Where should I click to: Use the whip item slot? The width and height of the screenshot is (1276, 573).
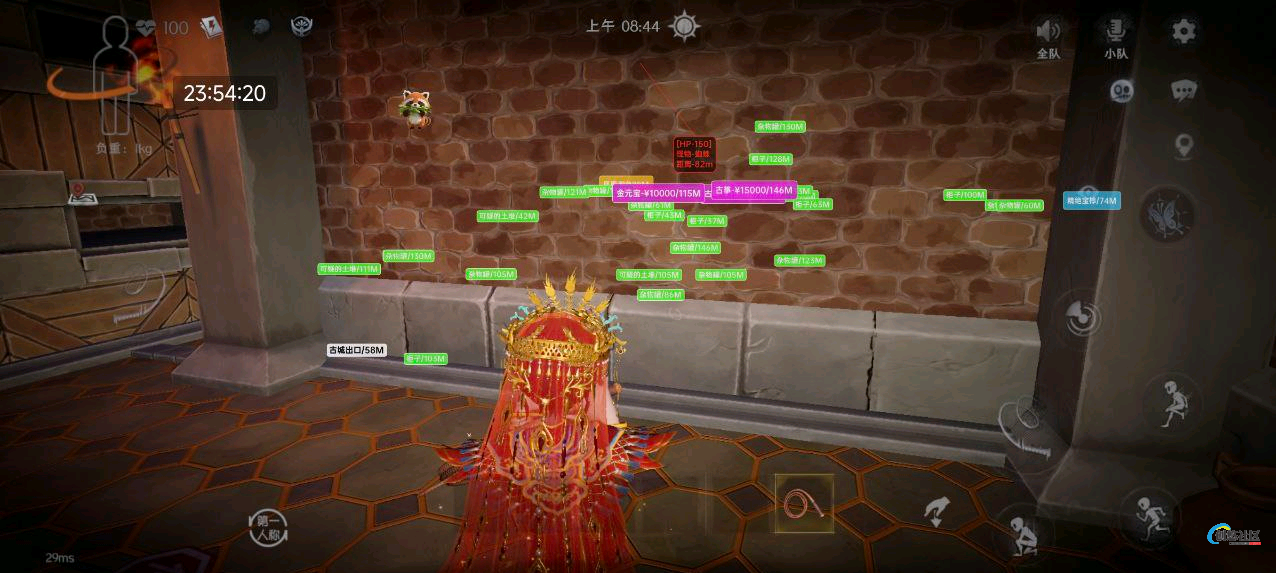click(803, 503)
